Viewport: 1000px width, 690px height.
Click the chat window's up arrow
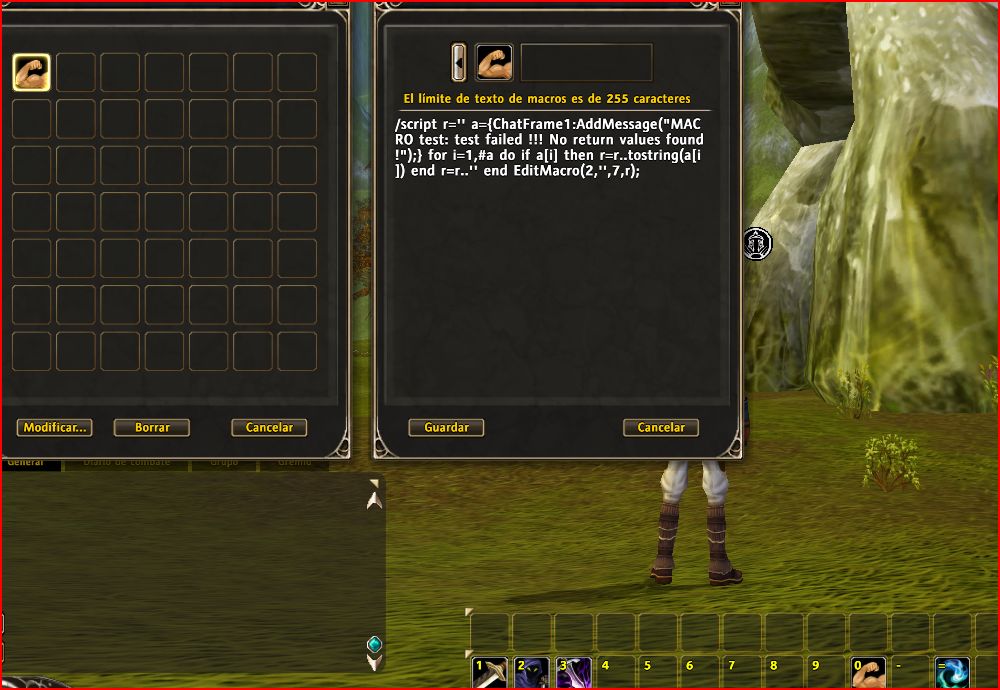click(374, 498)
